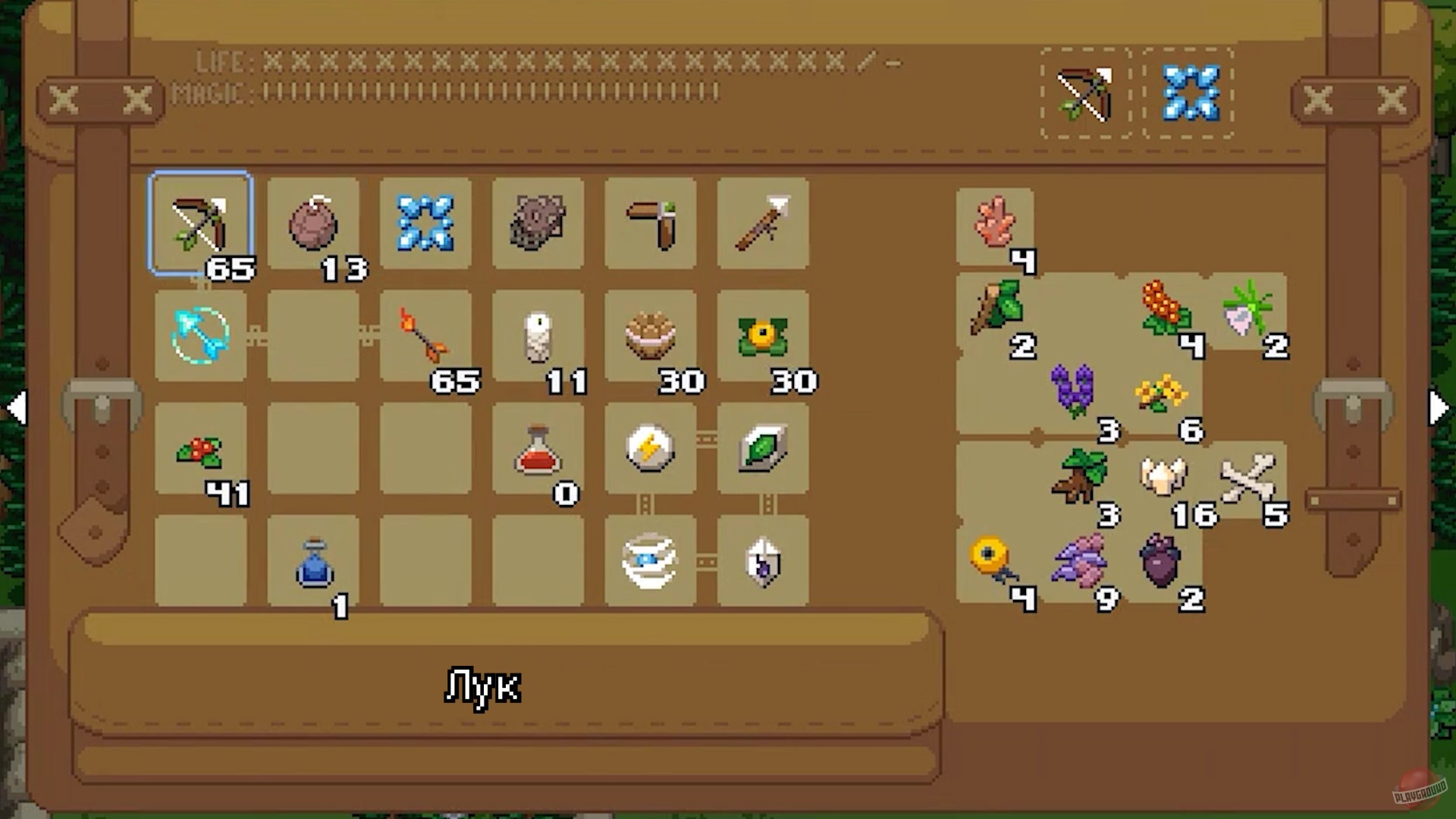Click the equipped bow slot at top right
This screenshot has width=1456, height=819.
click(1084, 95)
